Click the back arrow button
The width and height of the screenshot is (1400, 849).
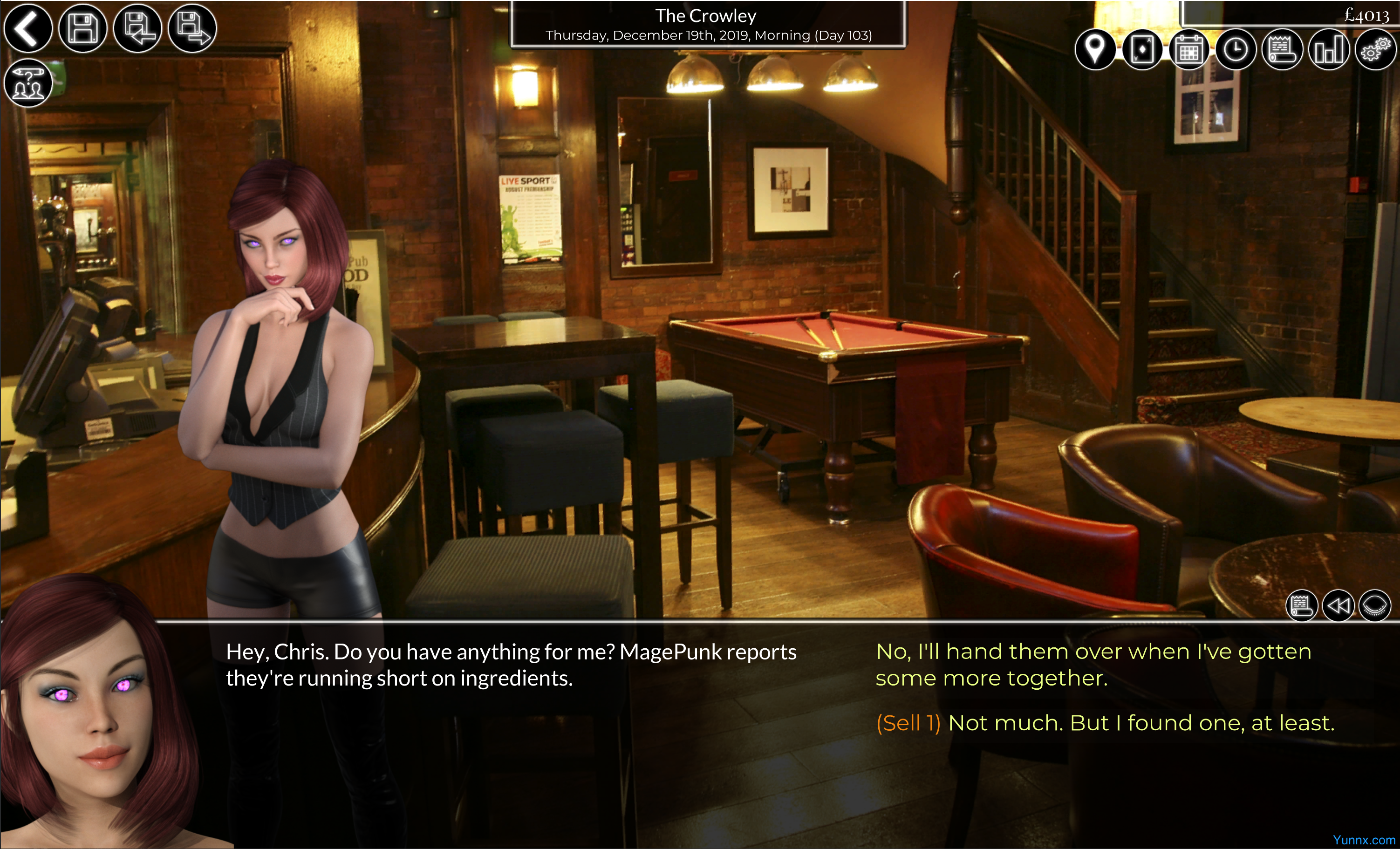pyautogui.click(x=28, y=28)
